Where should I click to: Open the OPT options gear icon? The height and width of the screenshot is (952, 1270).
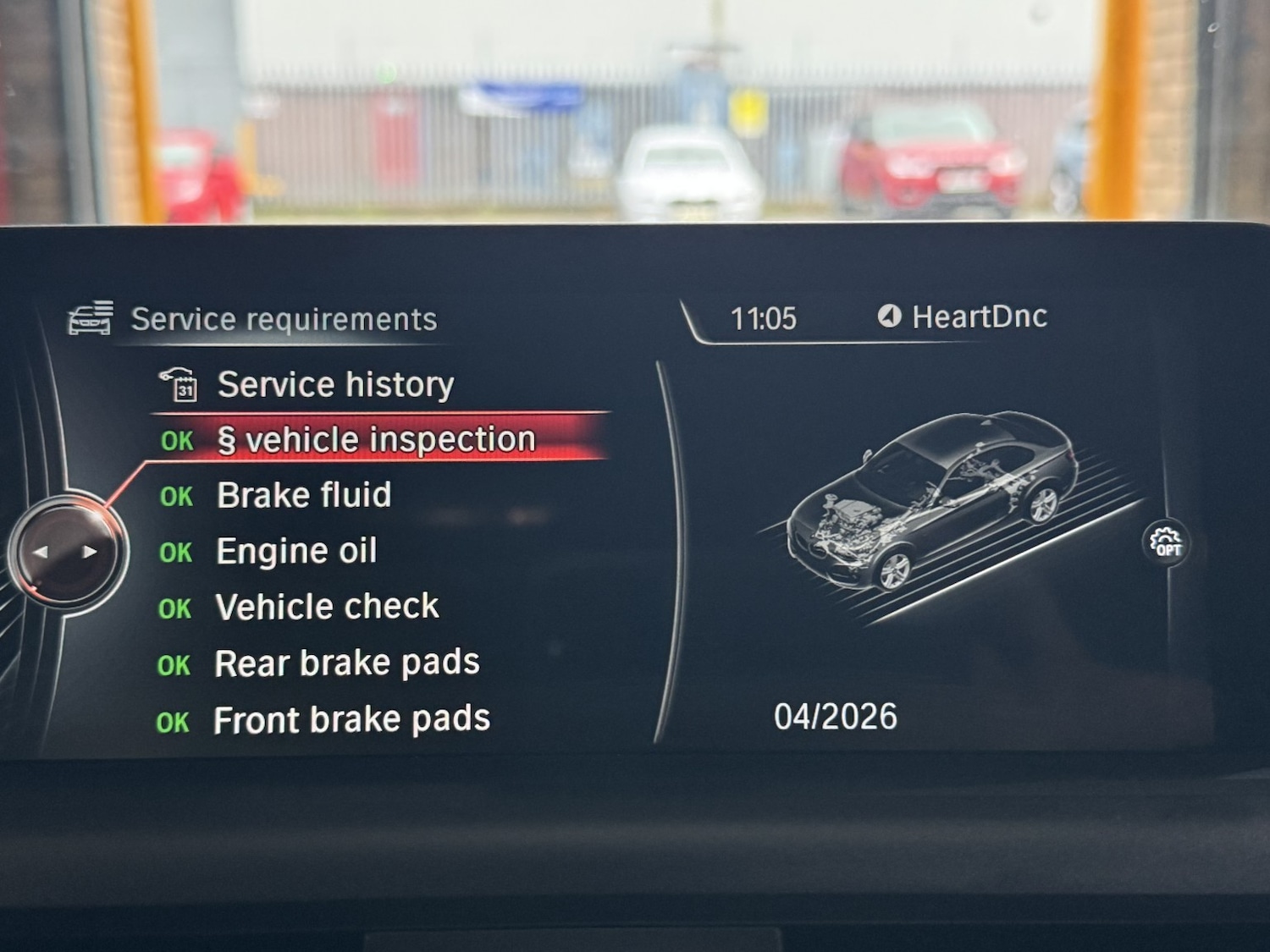tap(1165, 542)
